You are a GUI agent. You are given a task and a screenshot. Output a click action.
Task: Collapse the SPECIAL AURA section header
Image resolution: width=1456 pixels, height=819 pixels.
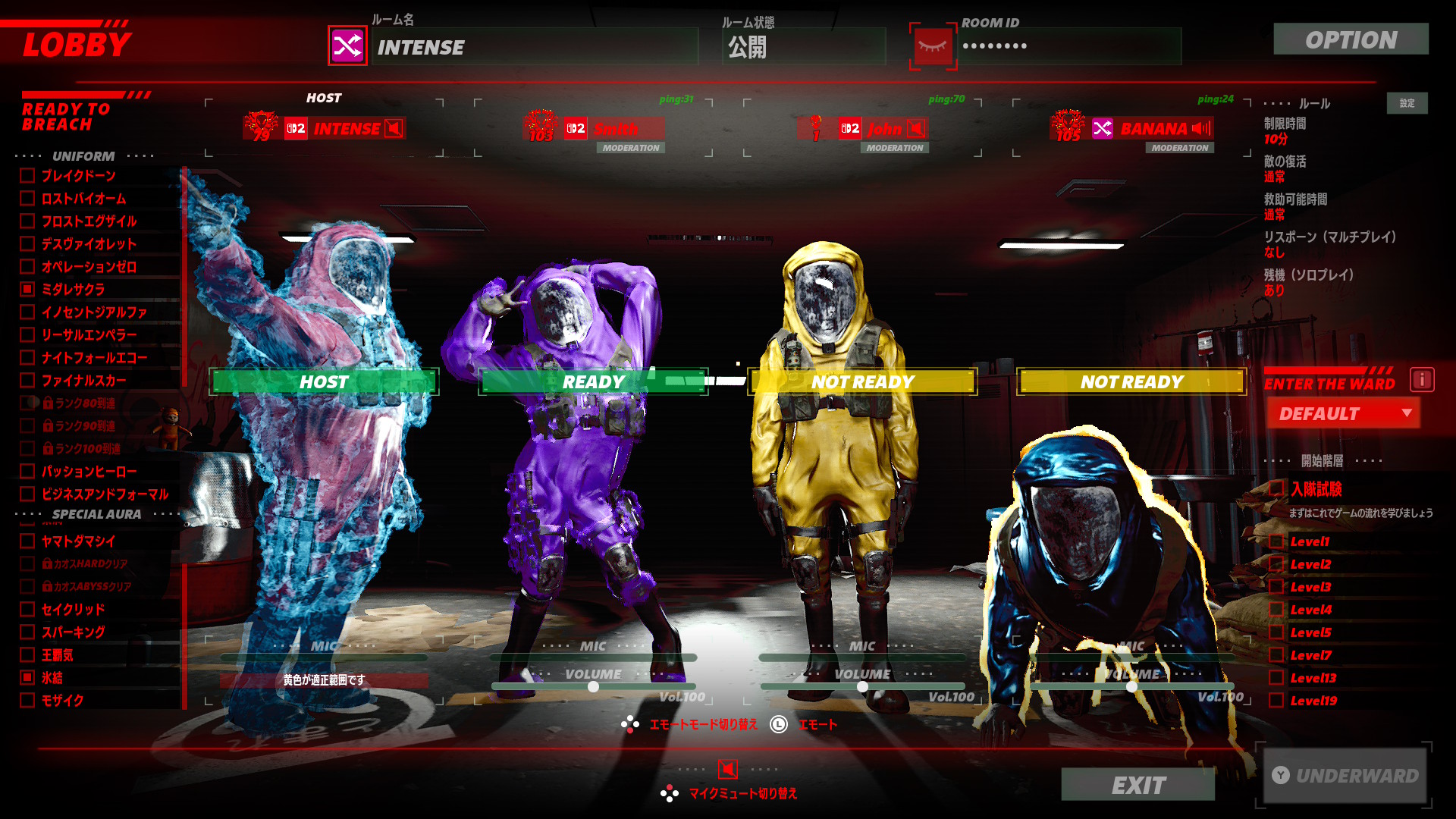click(x=96, y=514)
